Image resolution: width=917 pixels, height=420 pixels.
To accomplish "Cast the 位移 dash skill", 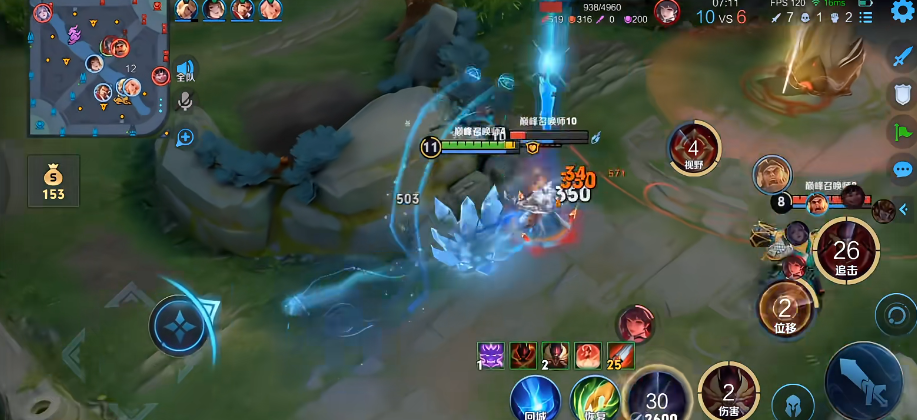I will 785,310.
